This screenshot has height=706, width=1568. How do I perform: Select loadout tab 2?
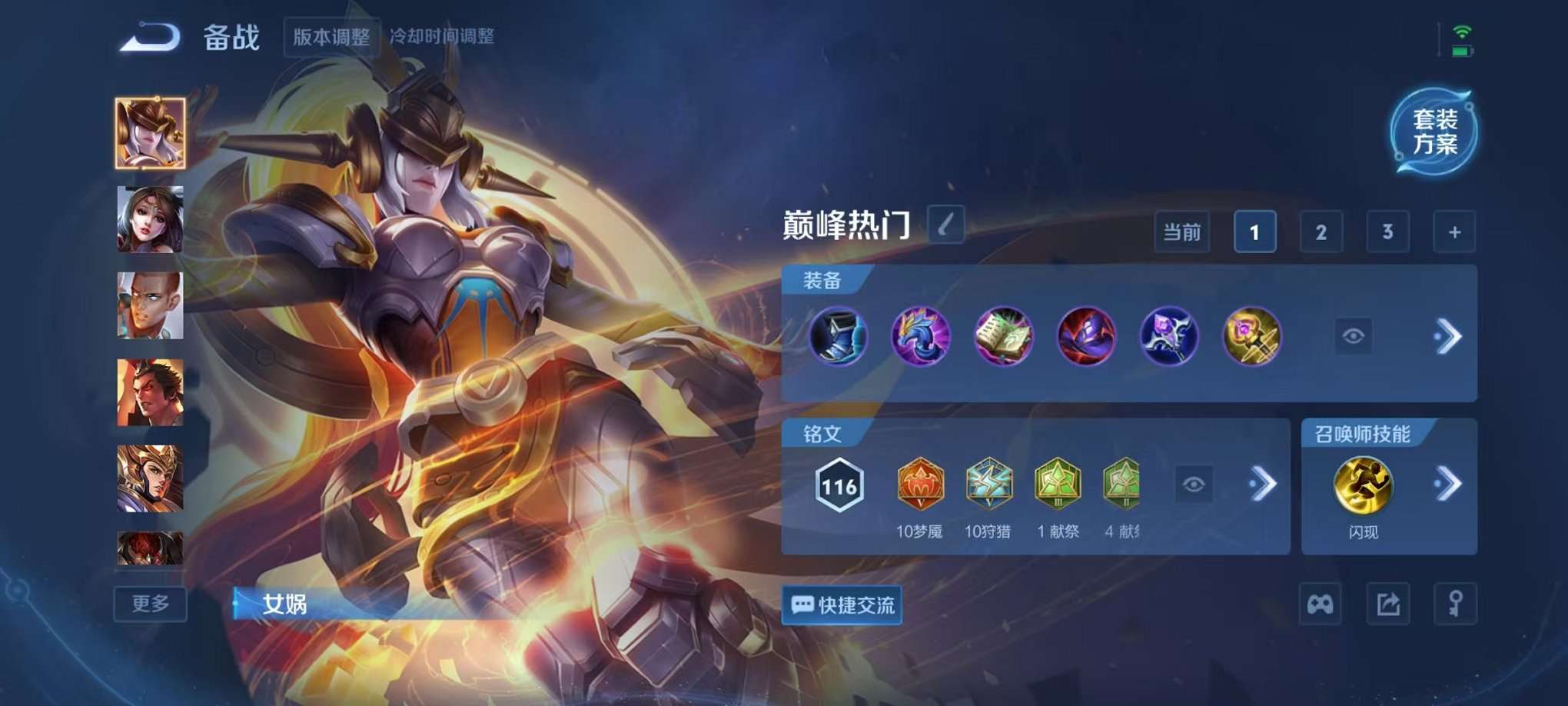1321,231
